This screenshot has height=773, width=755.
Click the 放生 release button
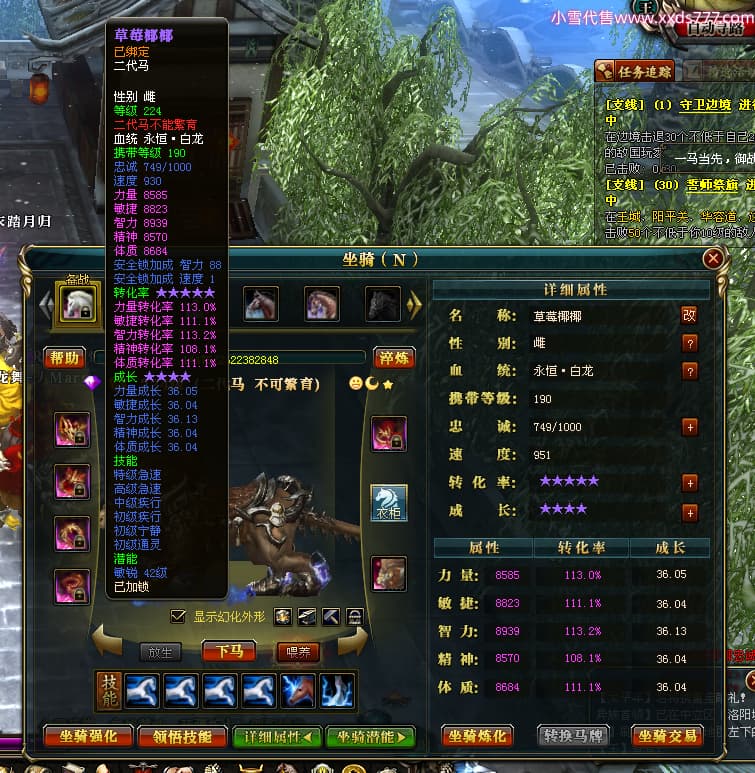tap(161, 652)
